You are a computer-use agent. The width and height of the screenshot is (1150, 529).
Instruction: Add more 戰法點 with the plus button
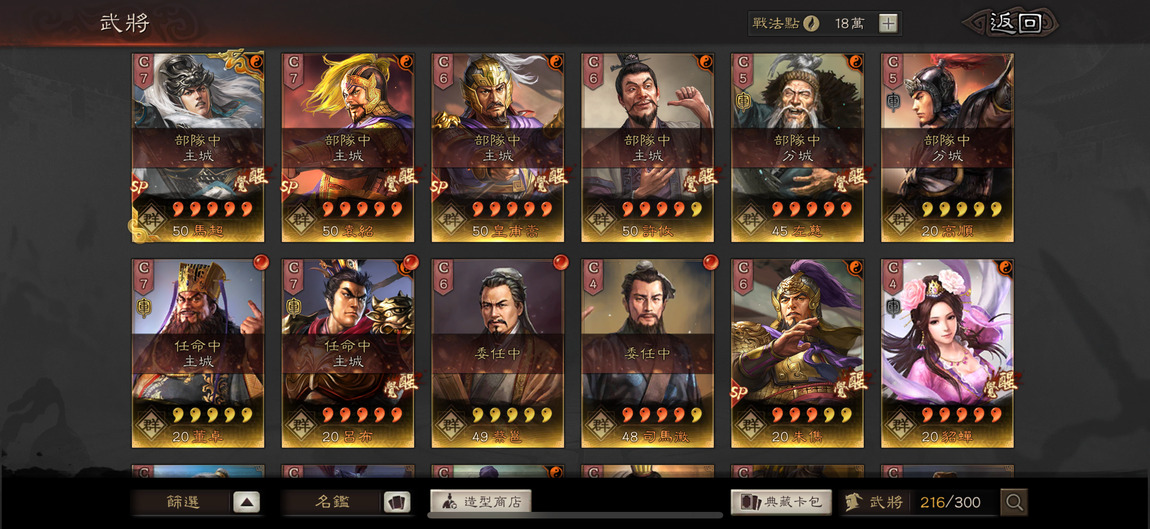(888, 24)
